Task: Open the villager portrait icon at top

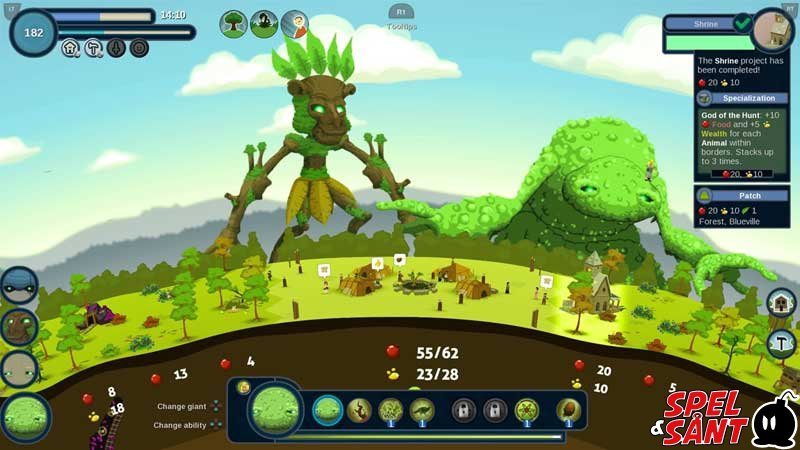Action: point(294,23)
